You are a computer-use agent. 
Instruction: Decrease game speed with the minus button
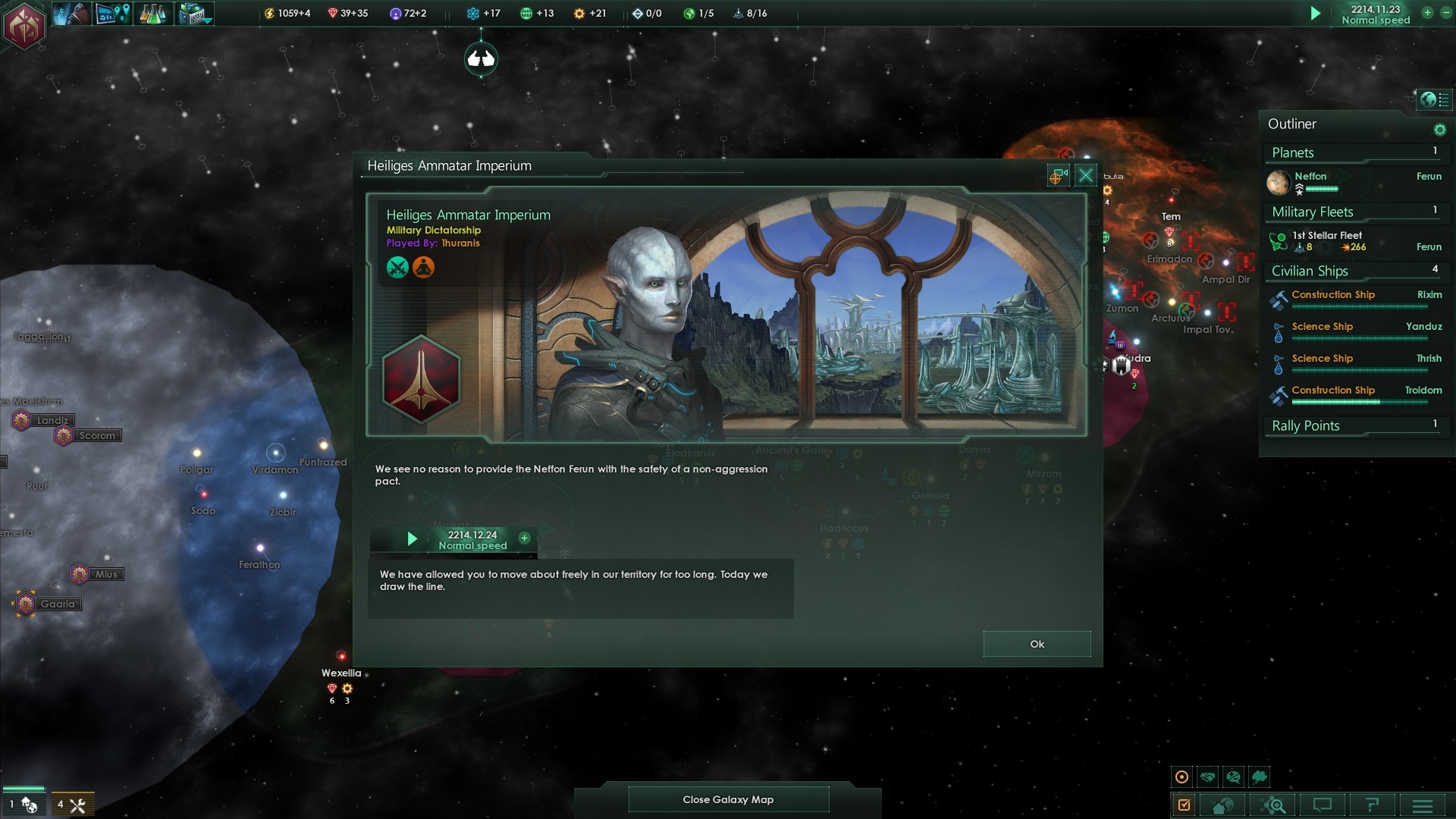[x=1445, y=13]
